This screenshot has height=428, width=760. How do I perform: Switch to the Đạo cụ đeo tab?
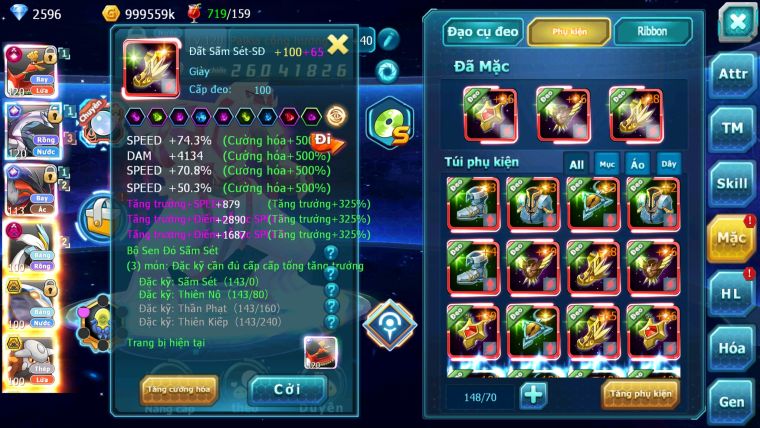484,32
